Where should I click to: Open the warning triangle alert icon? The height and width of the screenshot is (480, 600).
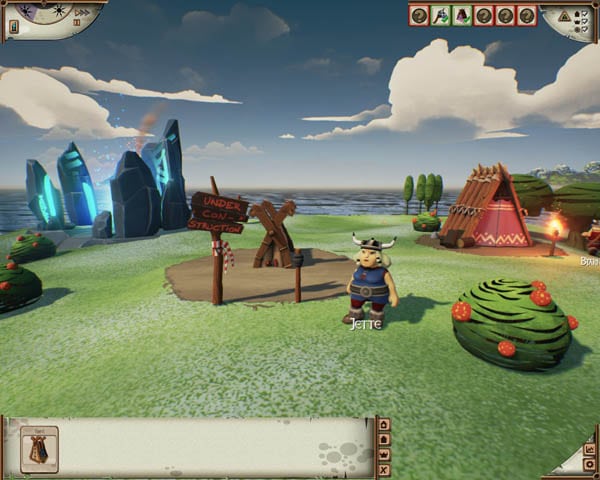[x=564, y=16]
